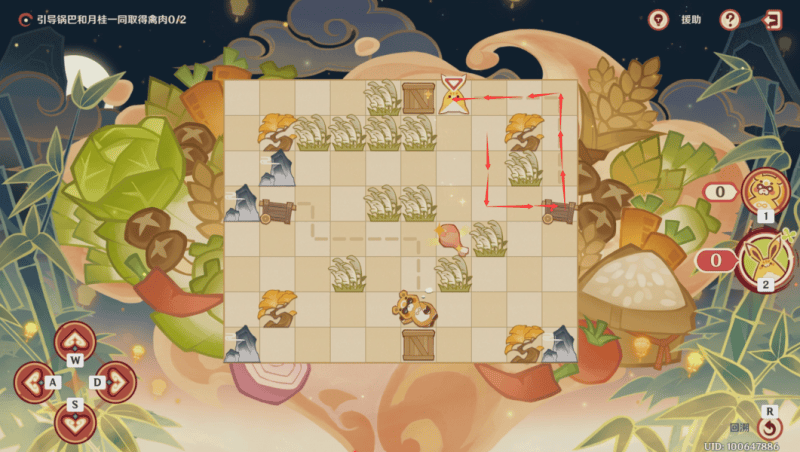Click the lightbulb hint (援助) button
800x452 pixels.
[x=659, y=19]
